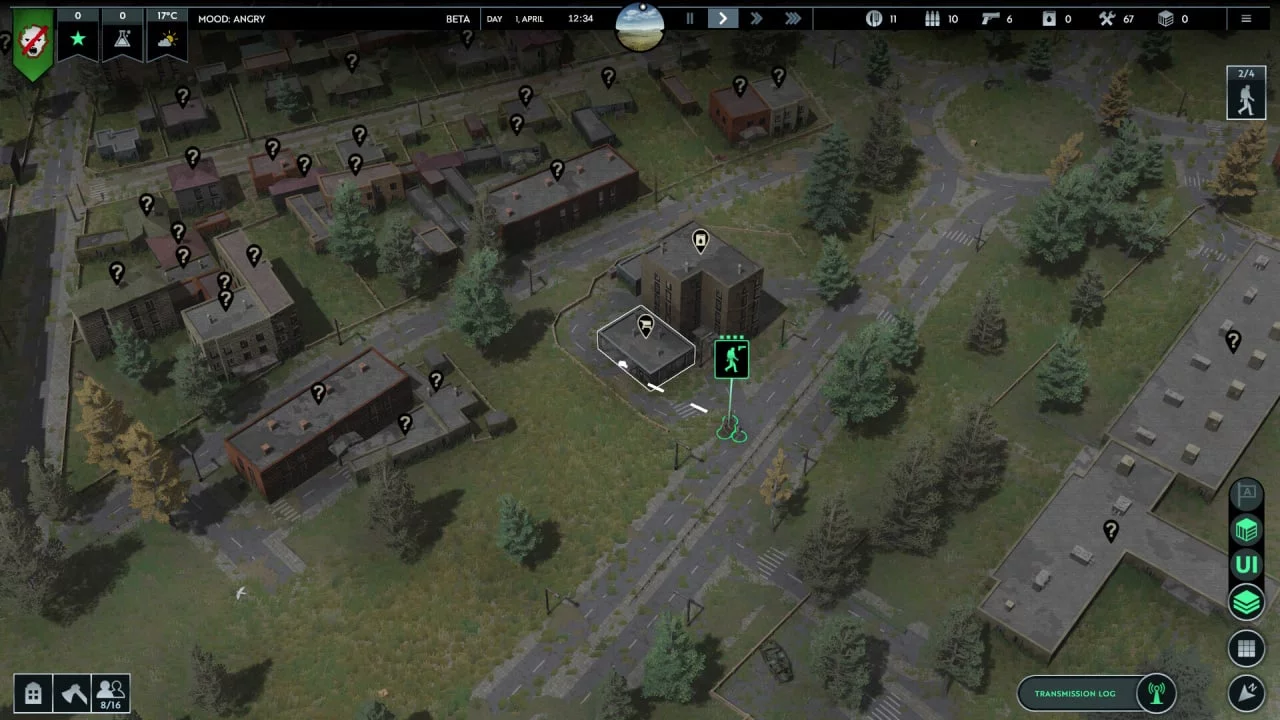Toggle the flag label overlay button
1280x720 pixels.
[x=1246, y=493]
